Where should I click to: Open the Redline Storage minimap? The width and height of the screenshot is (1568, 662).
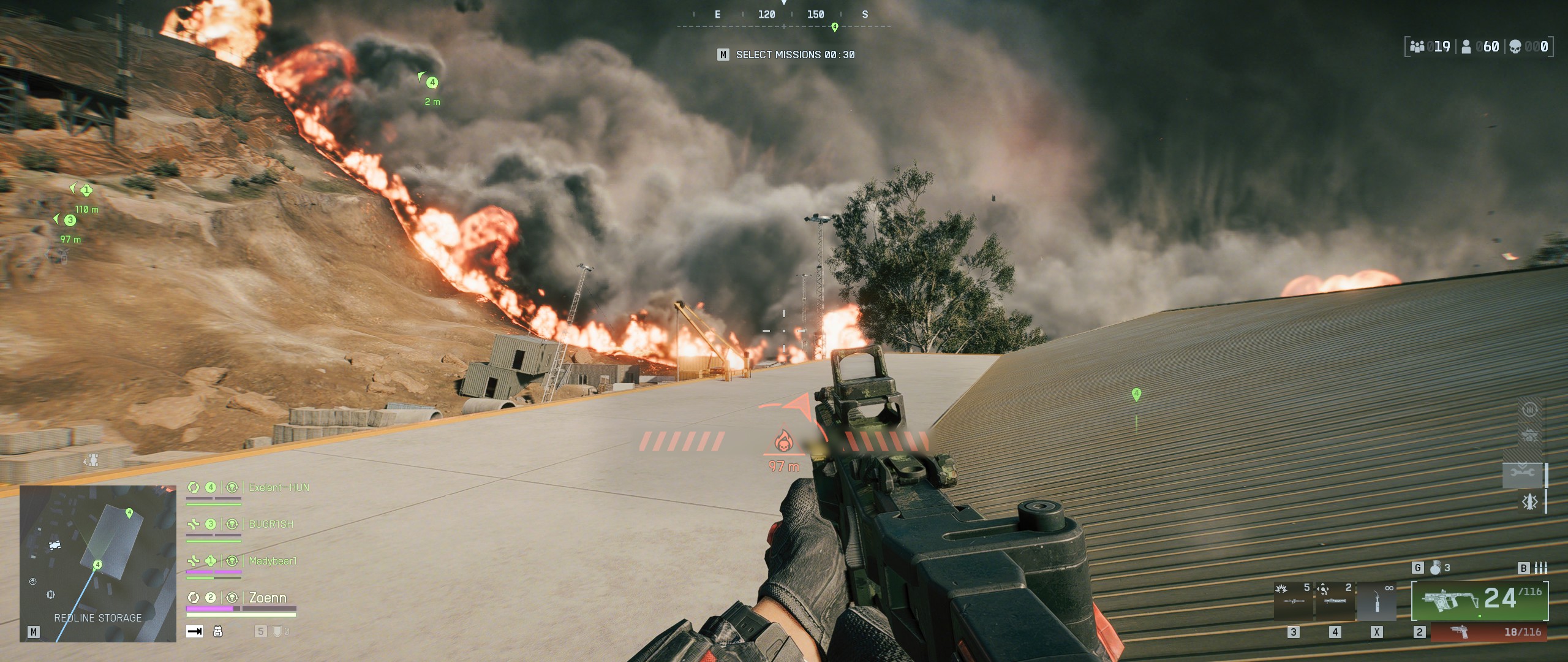pos(98,563)
